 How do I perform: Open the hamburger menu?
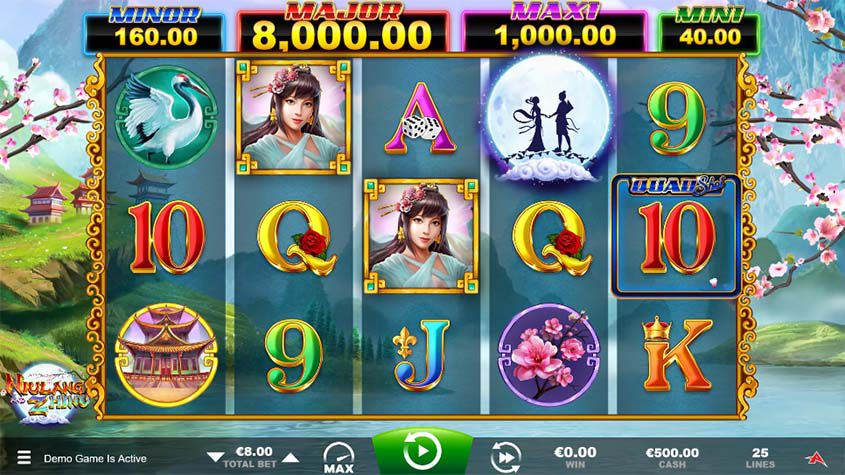click(24, 458)
